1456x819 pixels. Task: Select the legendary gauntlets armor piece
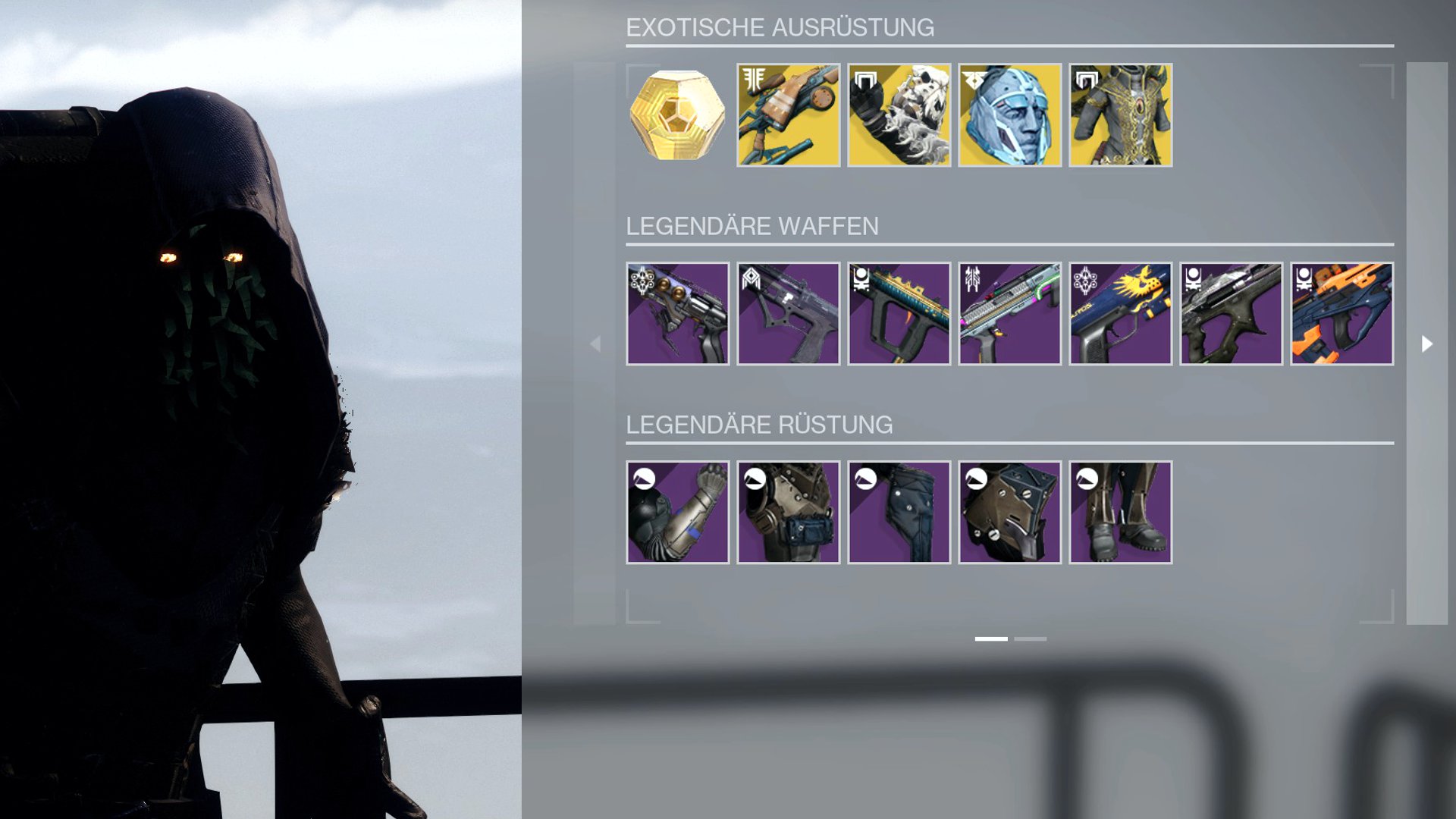pyautogui.click(x=677, y=513)
